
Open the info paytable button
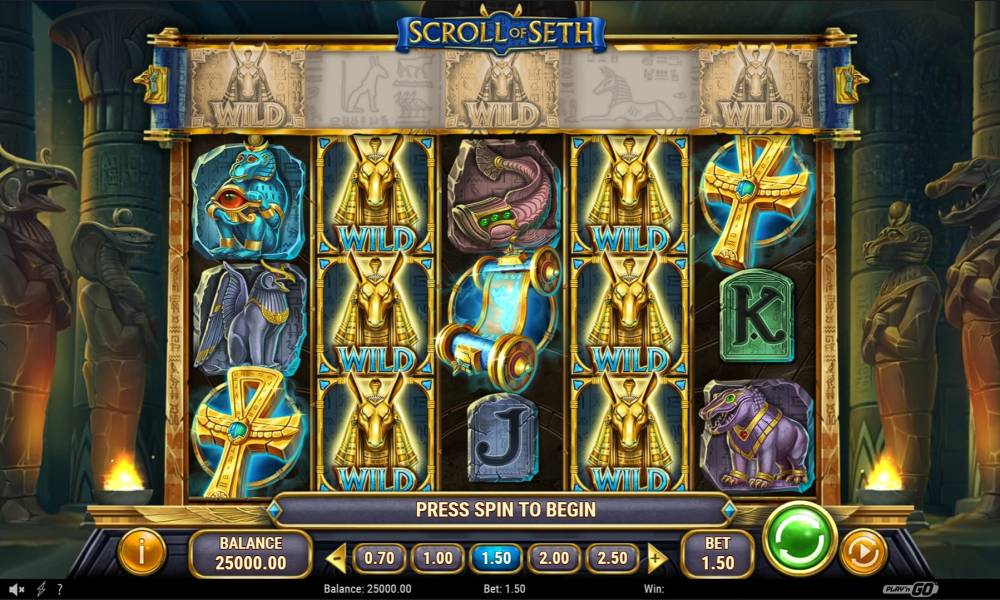142,551
